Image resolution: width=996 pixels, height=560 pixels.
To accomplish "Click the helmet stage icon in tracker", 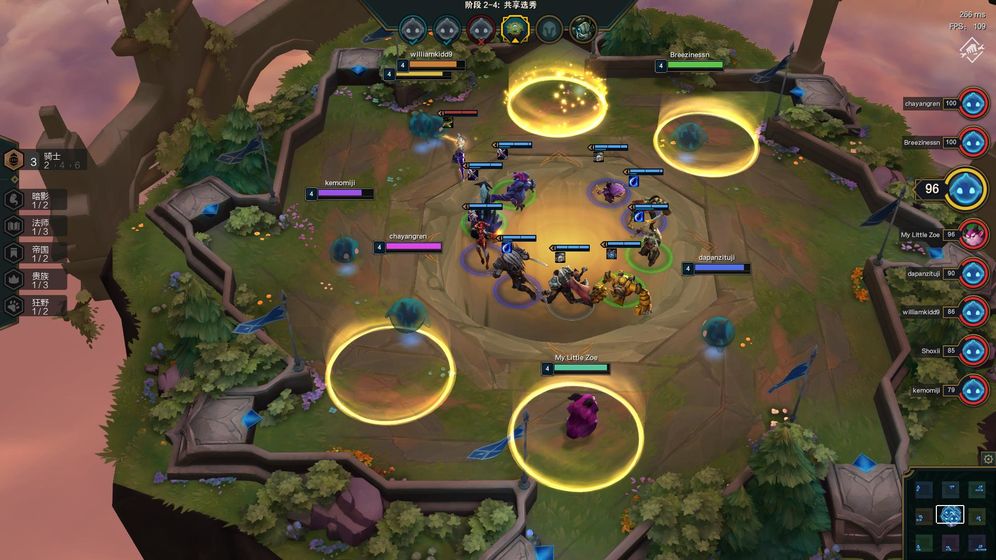I will [548, 29].
